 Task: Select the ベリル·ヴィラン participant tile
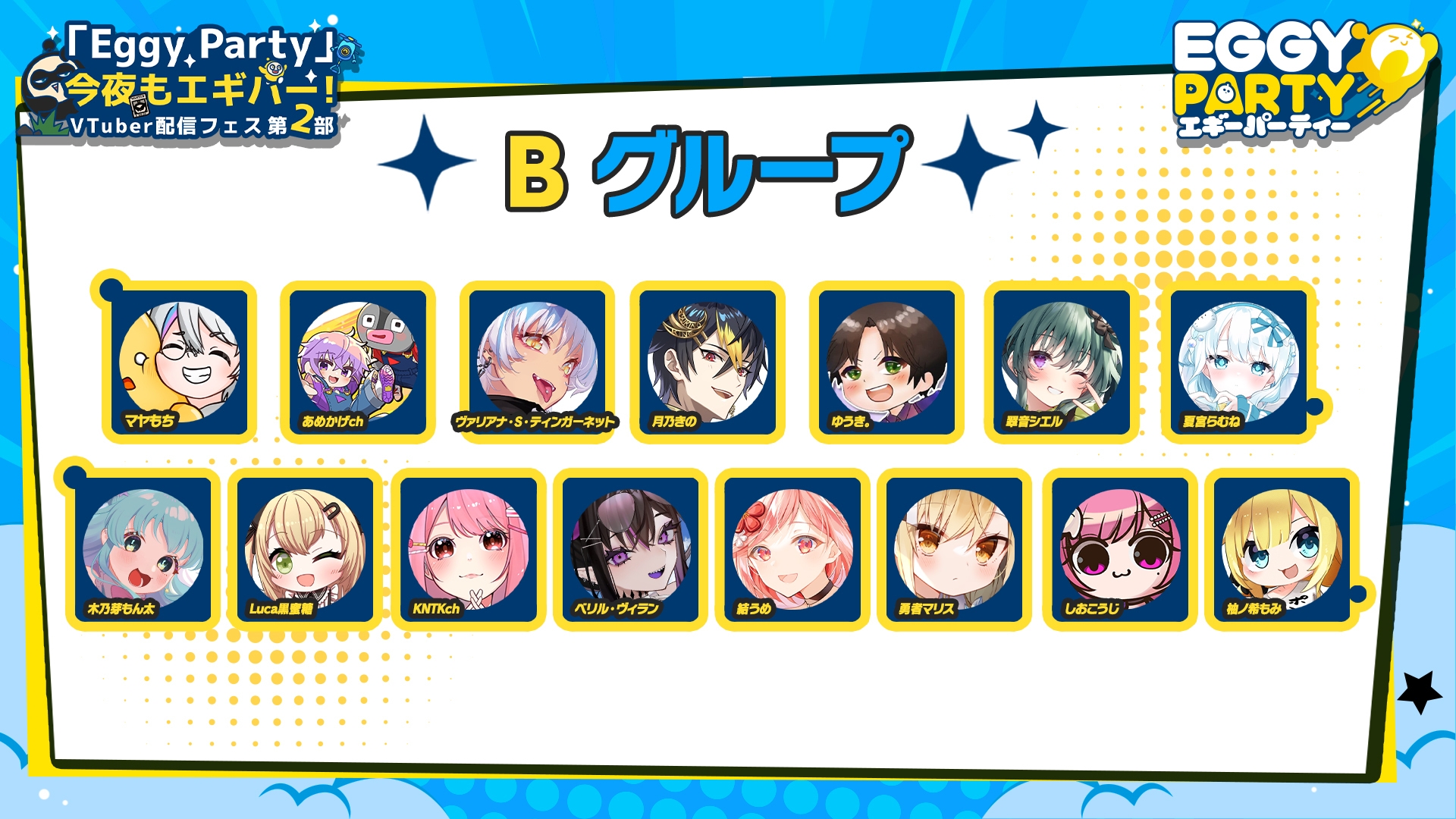point(630,549)
